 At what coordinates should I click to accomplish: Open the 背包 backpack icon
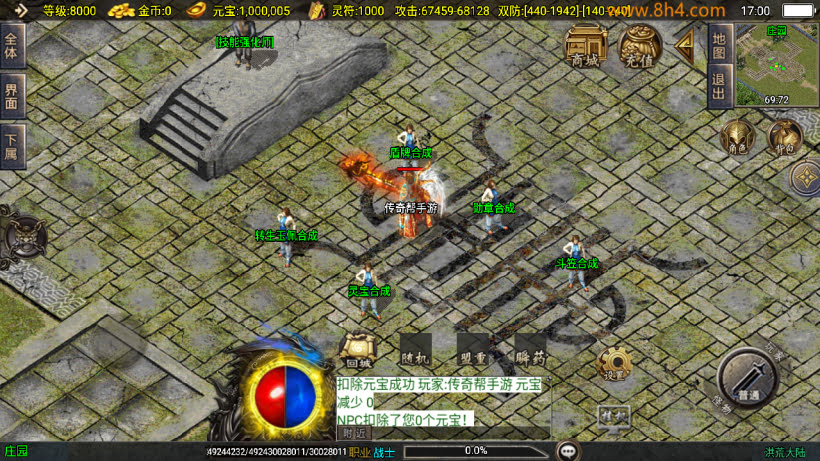coord(784,137)
